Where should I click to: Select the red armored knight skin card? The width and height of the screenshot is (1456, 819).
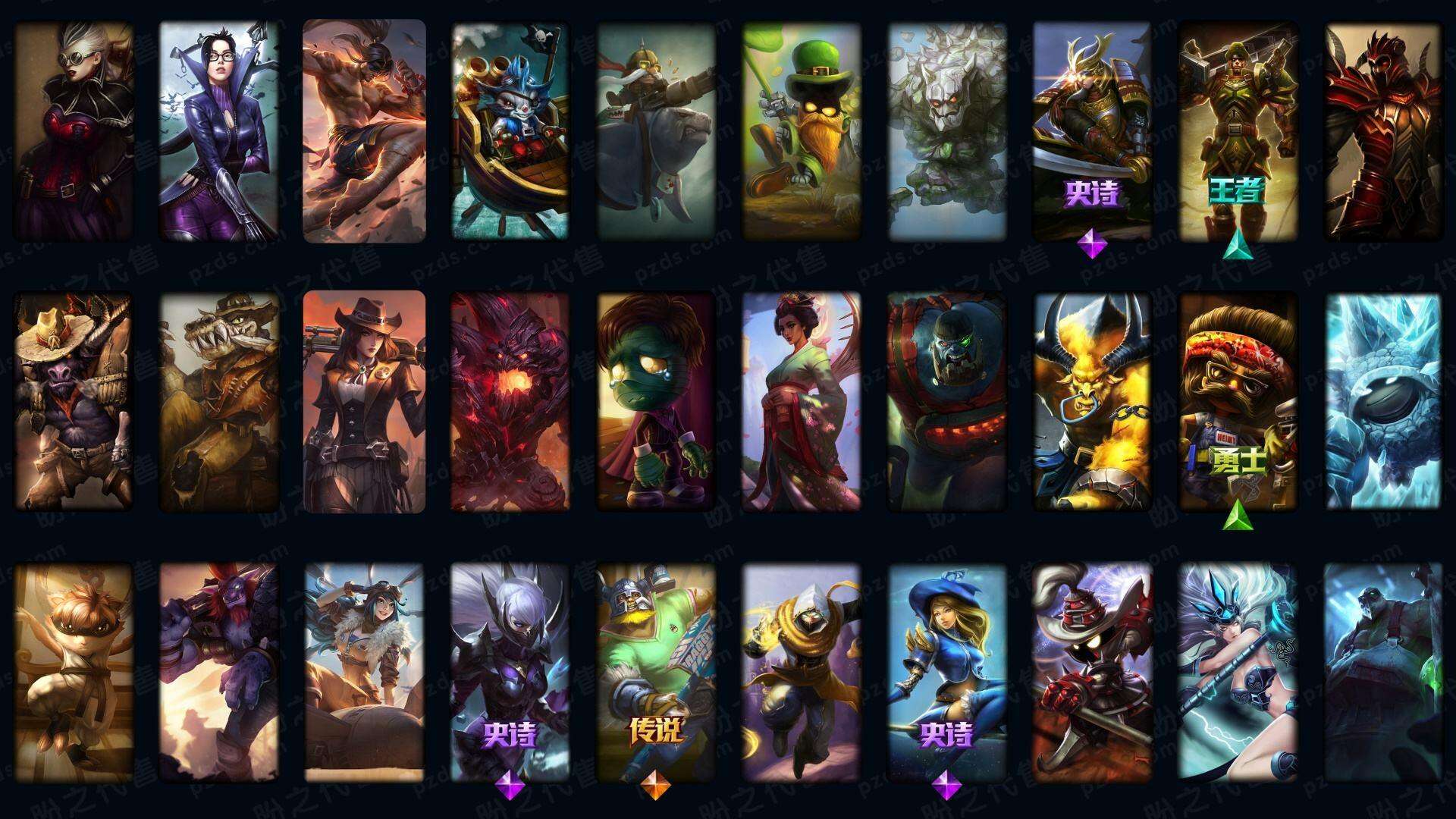[x=1382, y=130]
